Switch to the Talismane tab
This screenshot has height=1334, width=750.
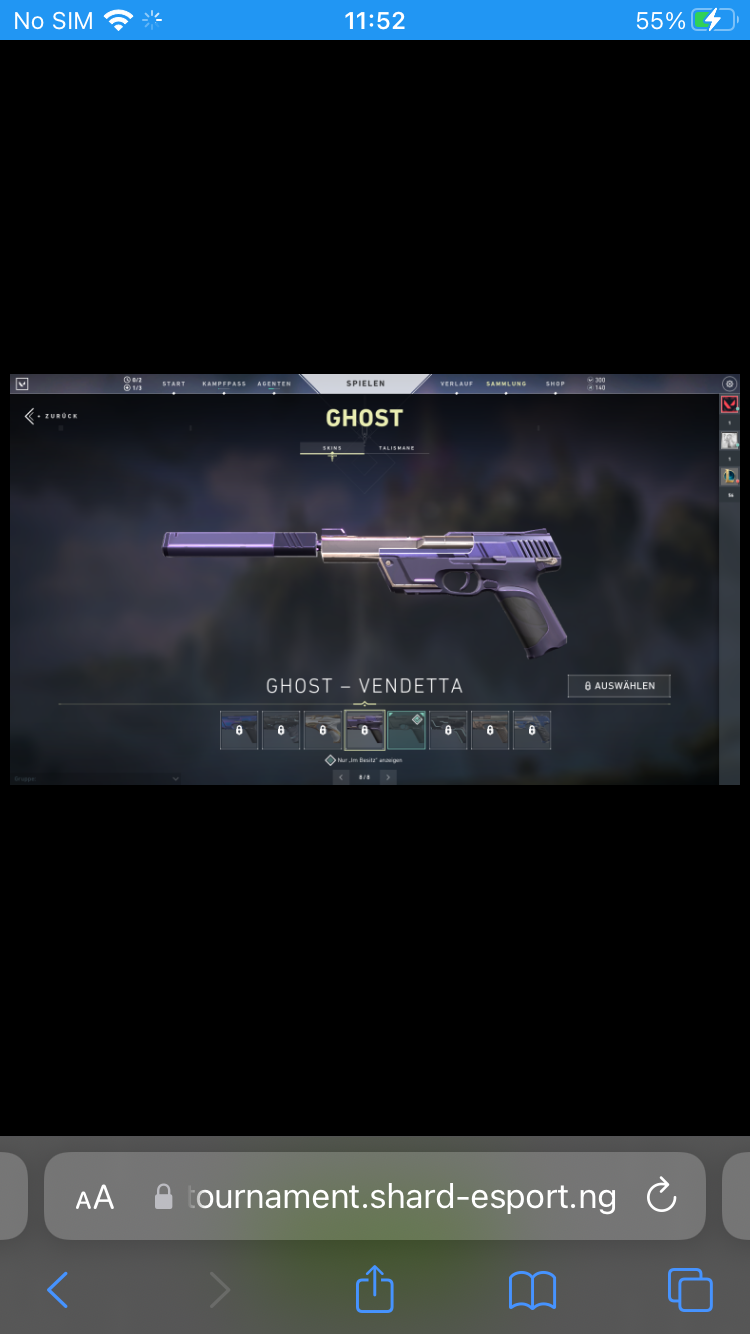tap(396, 449)
